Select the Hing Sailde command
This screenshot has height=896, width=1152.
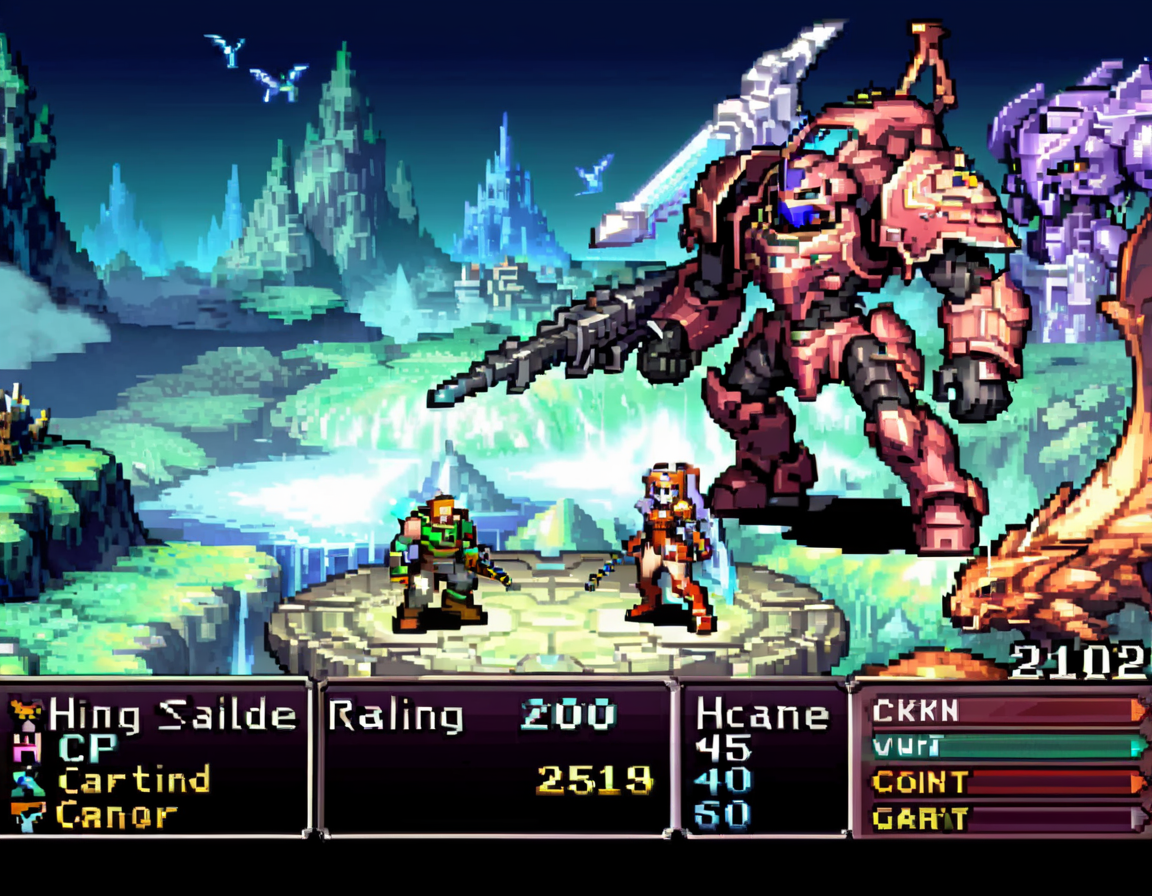coord(172,714)
